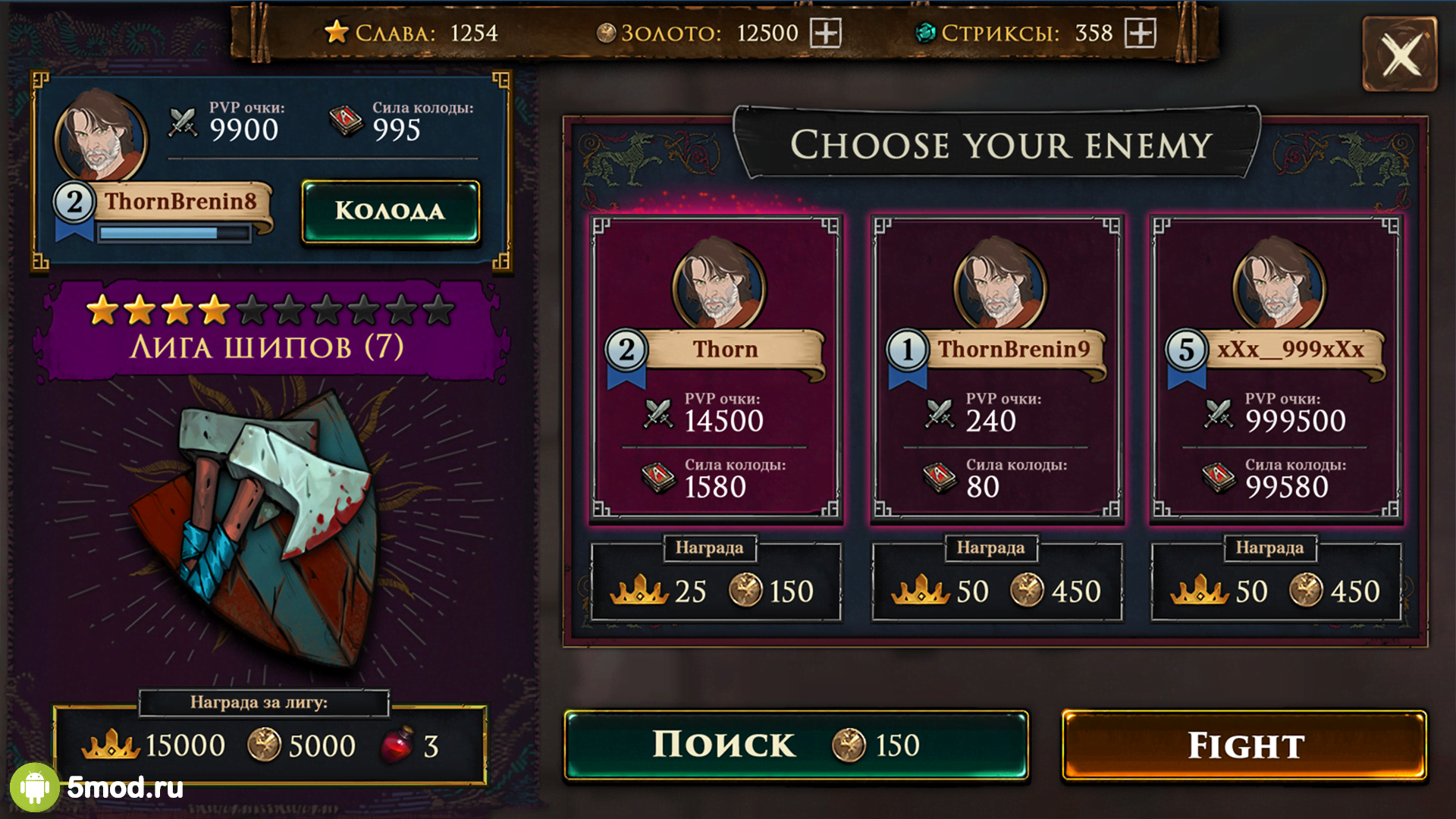This screenshot has width=1456, height=819.
Task: Close the enemy selection screen
Action: [1400, 55]
